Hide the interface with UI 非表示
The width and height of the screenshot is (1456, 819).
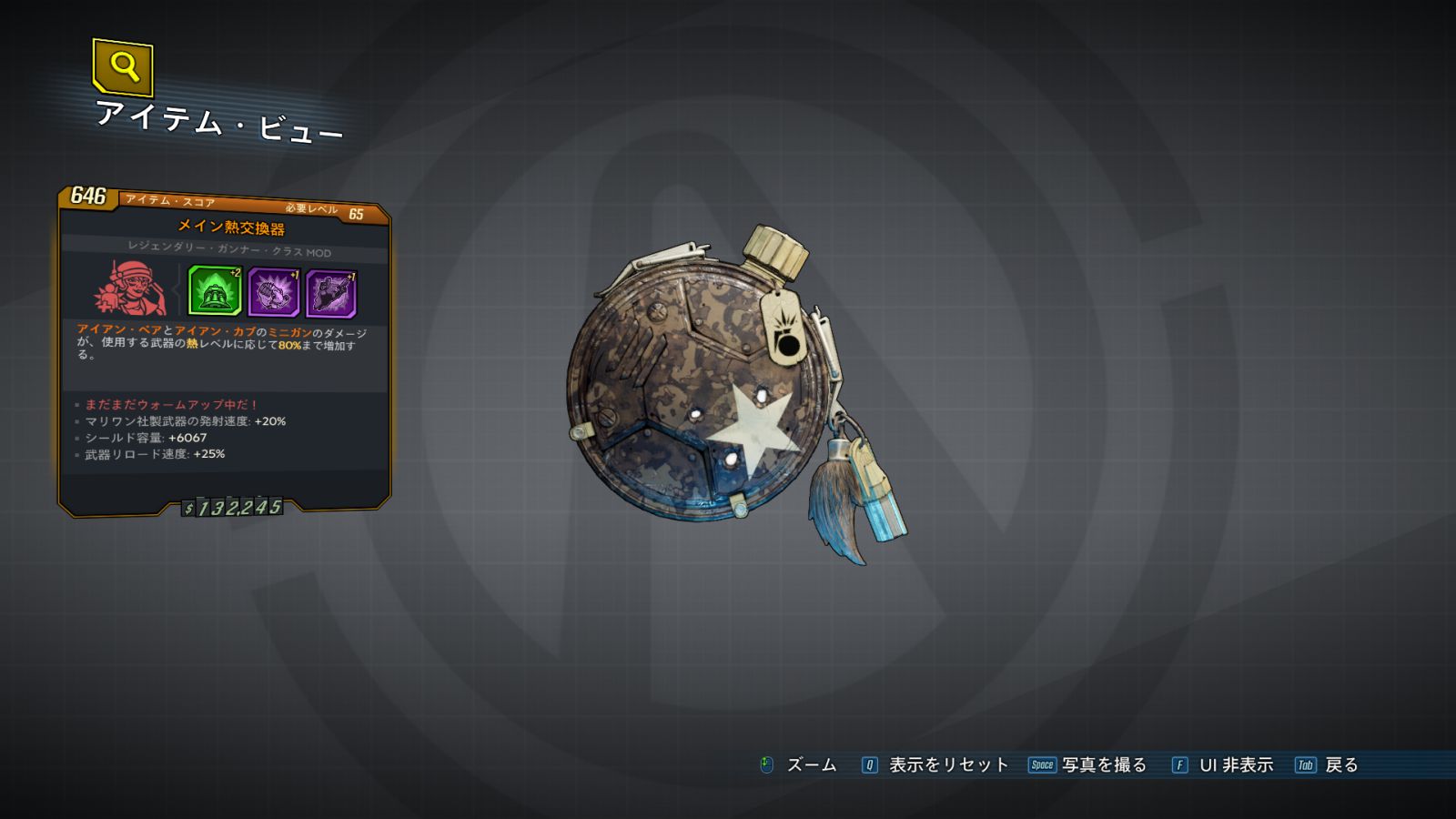1235,765
